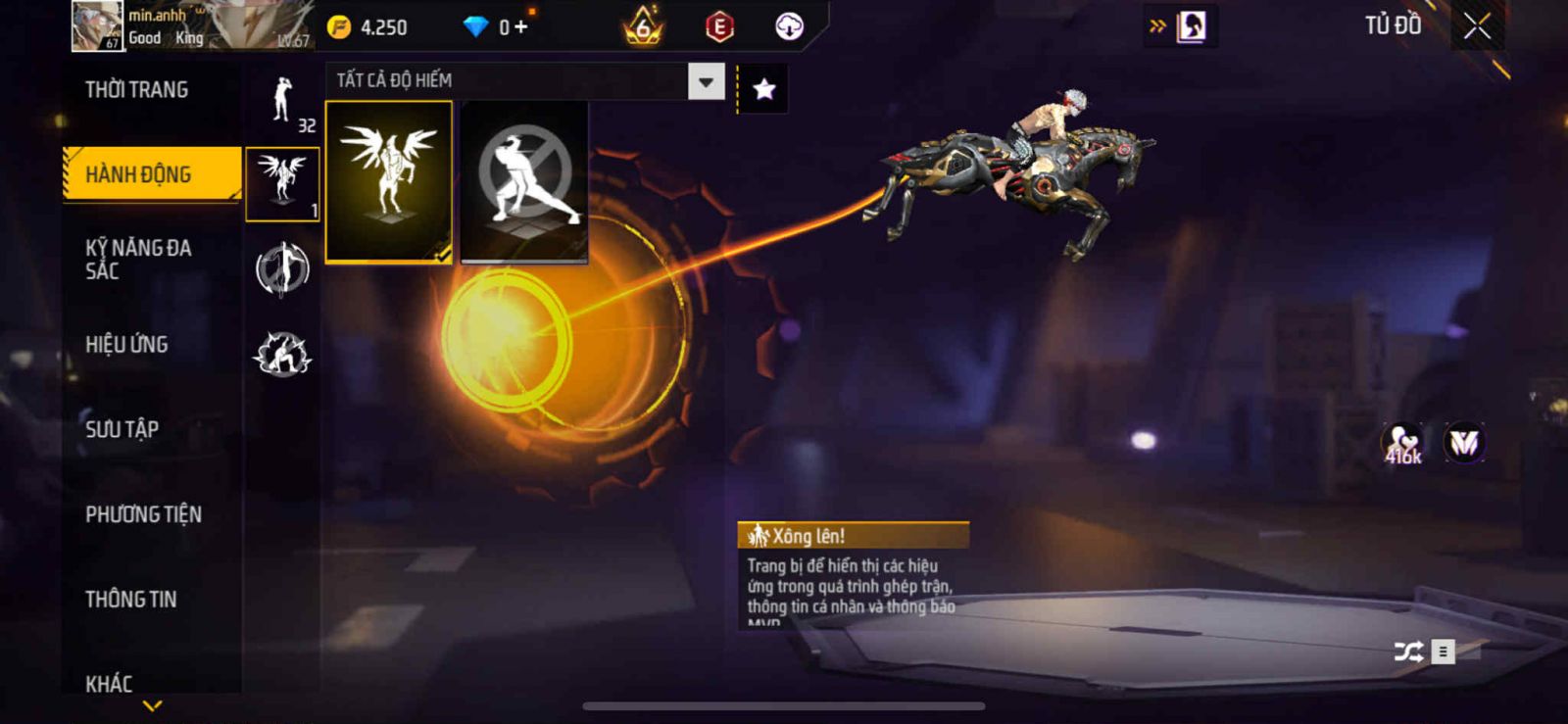Open the cloud download icon
Image resolution: width=1568 pixels, height=724 pixels.
tap(789, 26)
